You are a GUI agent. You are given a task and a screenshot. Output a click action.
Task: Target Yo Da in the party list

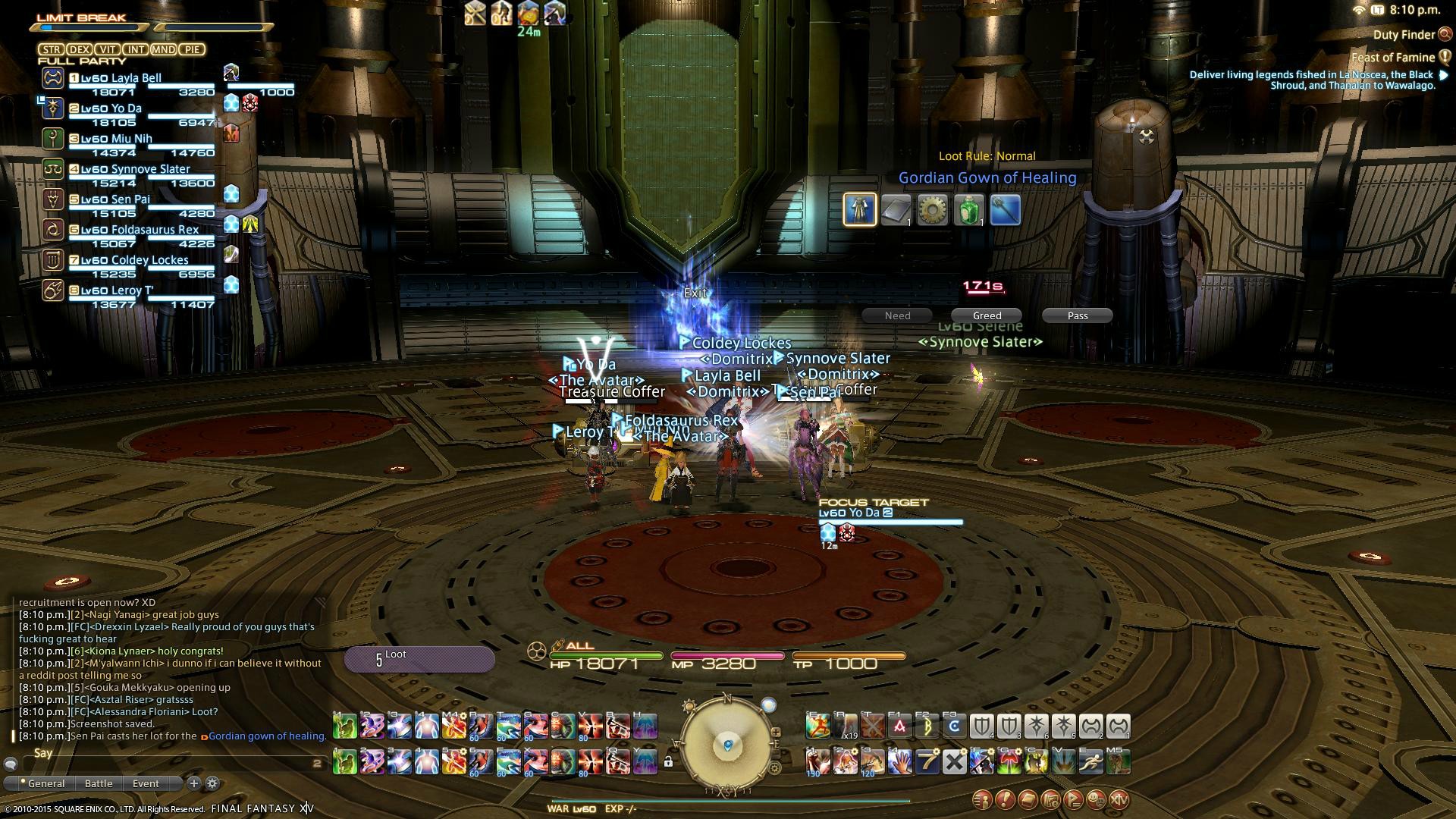pos(127,108)
